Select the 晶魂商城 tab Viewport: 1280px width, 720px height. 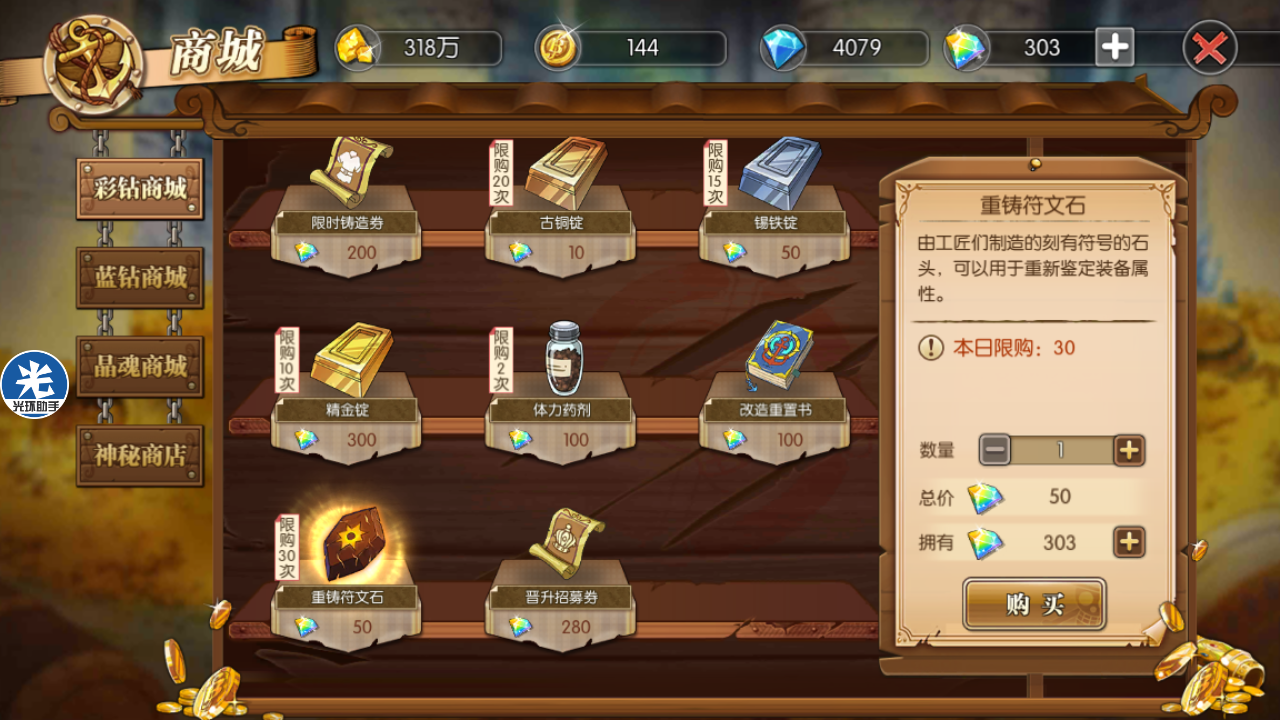140,366
